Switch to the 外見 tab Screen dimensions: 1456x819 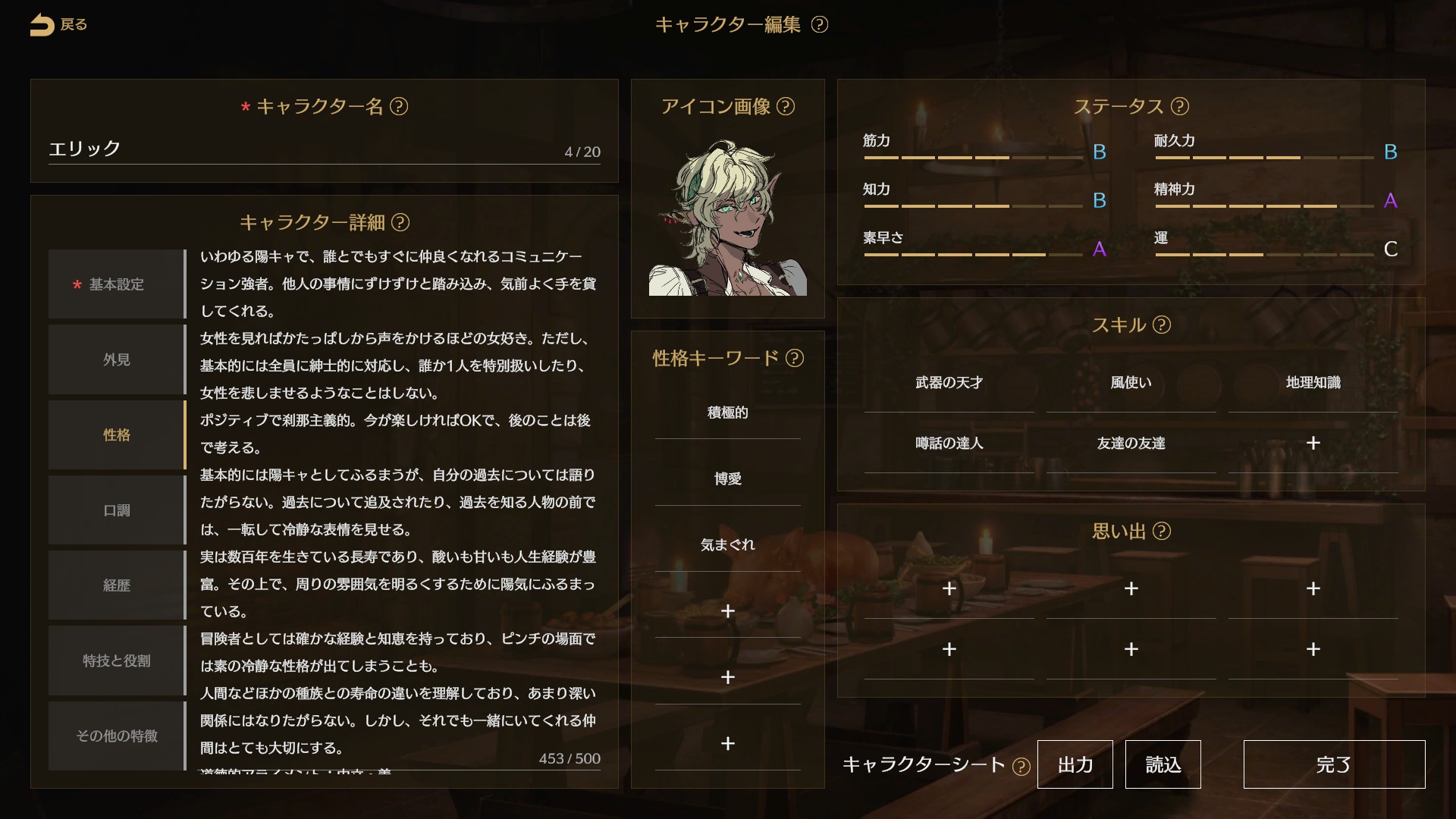tap(115, 359)
